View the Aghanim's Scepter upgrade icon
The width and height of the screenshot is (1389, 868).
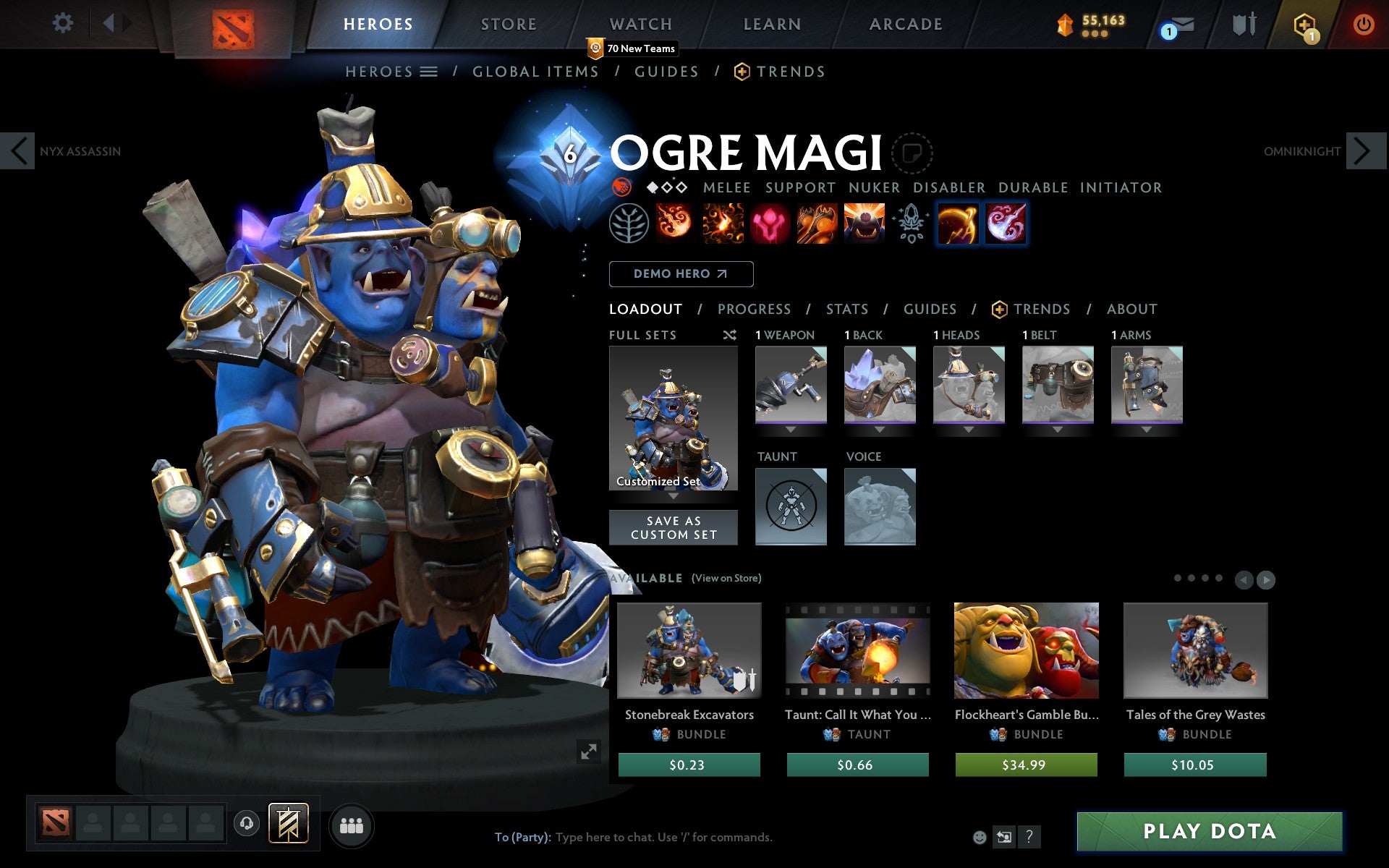911,224
